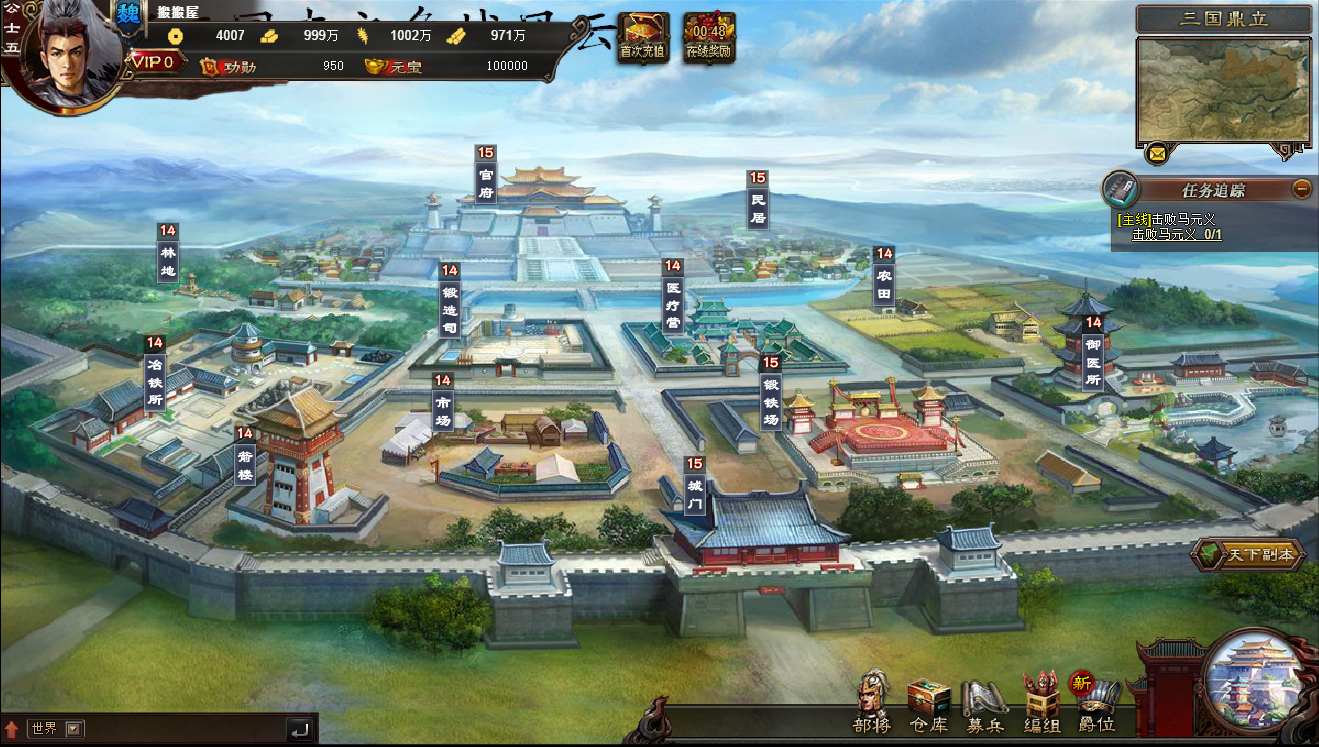Open the 编组 formation menu
The height and width of the screenshot is (747, 1319).
click(1041, 701)
